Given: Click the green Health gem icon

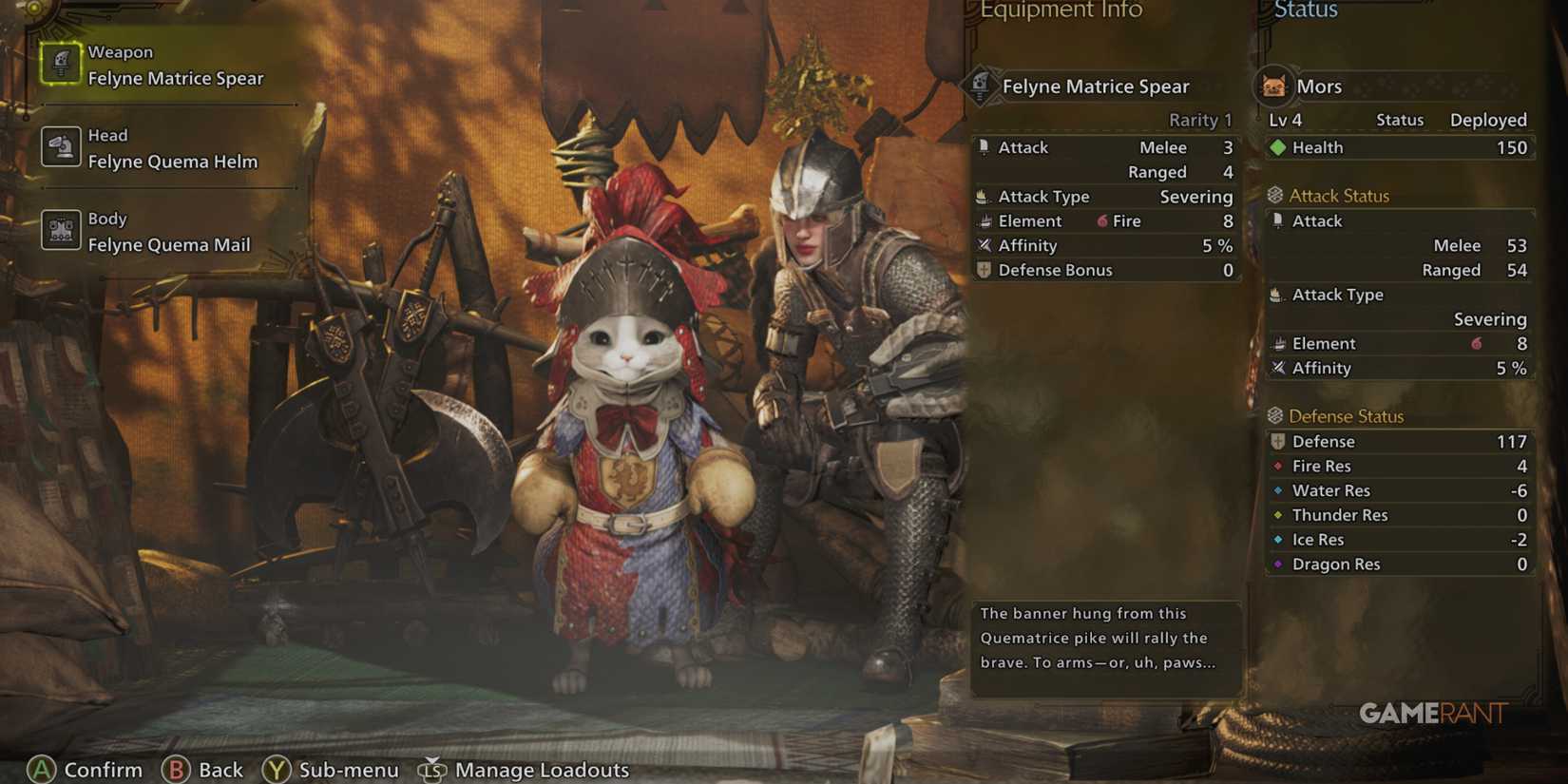Looking at the screenshot, I should point(1278,147).
